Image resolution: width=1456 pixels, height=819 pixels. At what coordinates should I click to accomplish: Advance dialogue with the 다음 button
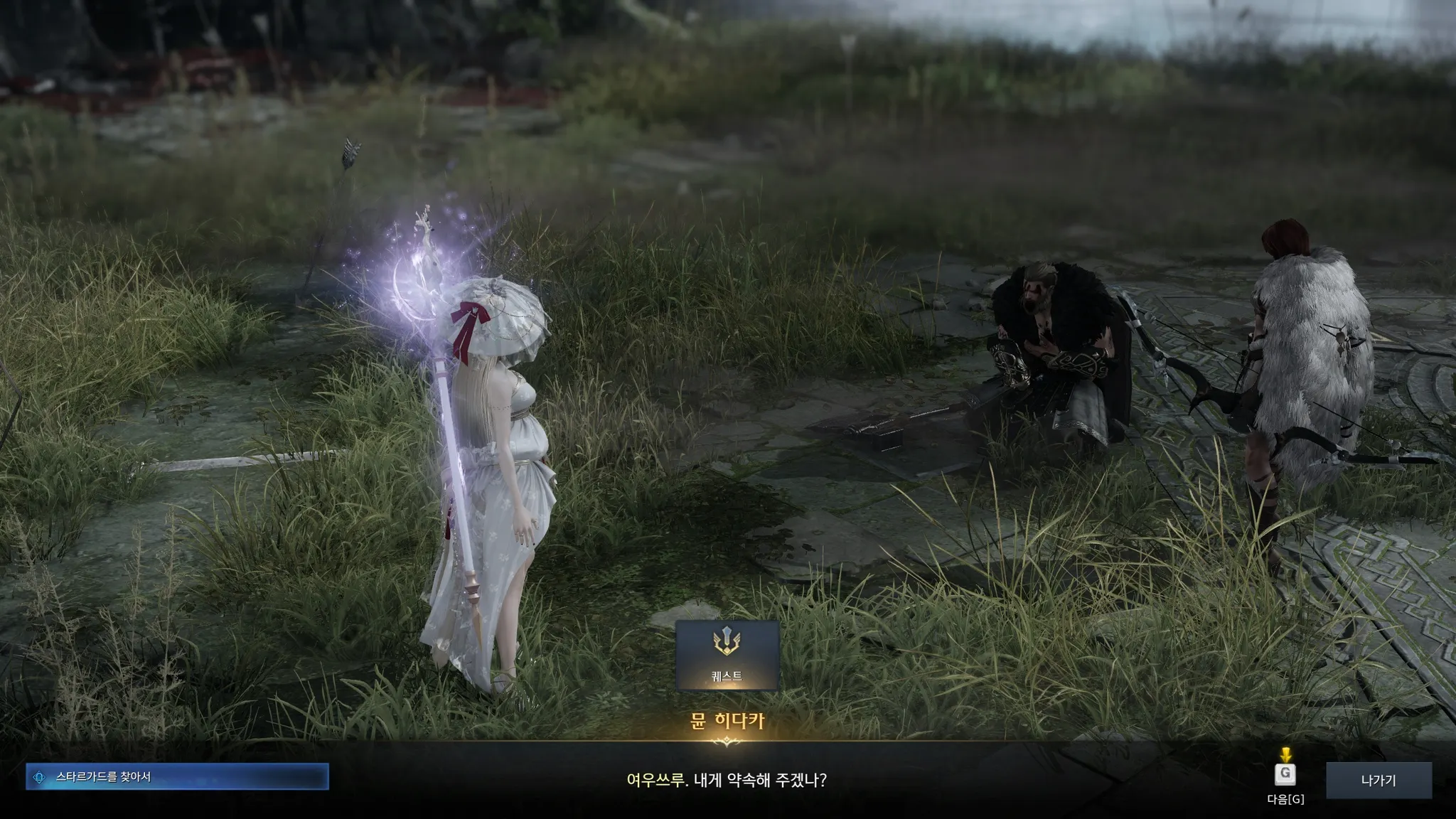pyautogui.click(x=1285, y=775)
